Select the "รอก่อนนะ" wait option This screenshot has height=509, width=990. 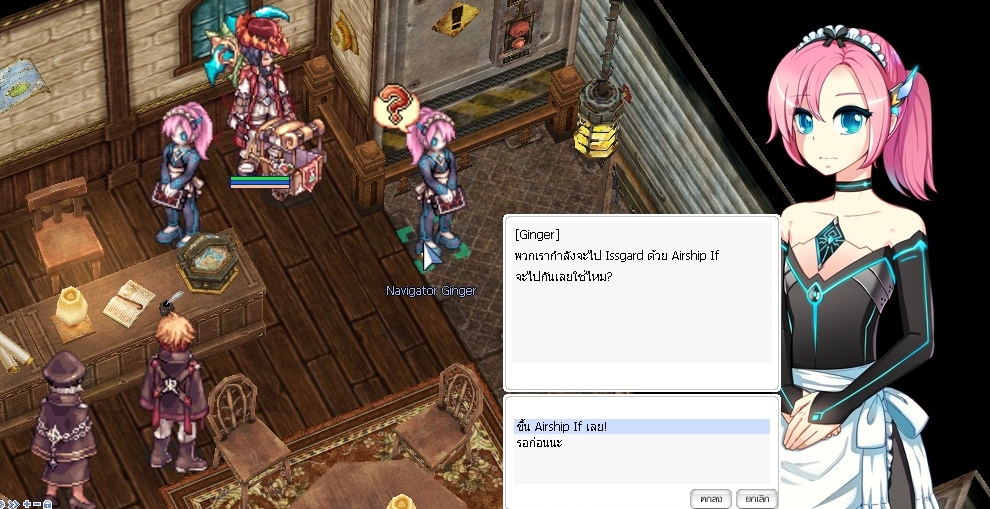[x=539, y=442]
